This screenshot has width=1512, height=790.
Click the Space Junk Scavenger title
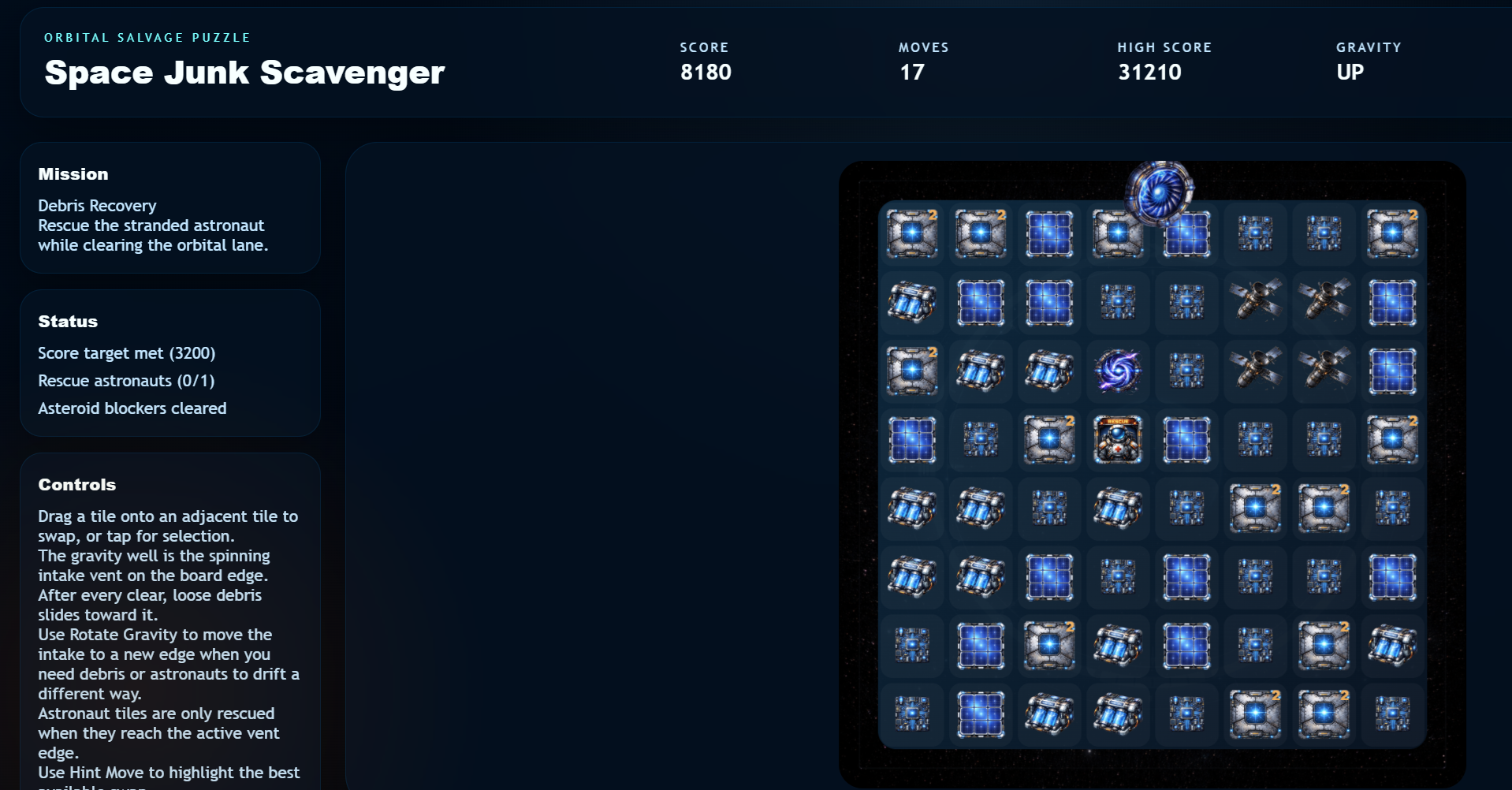click(244, 73)
